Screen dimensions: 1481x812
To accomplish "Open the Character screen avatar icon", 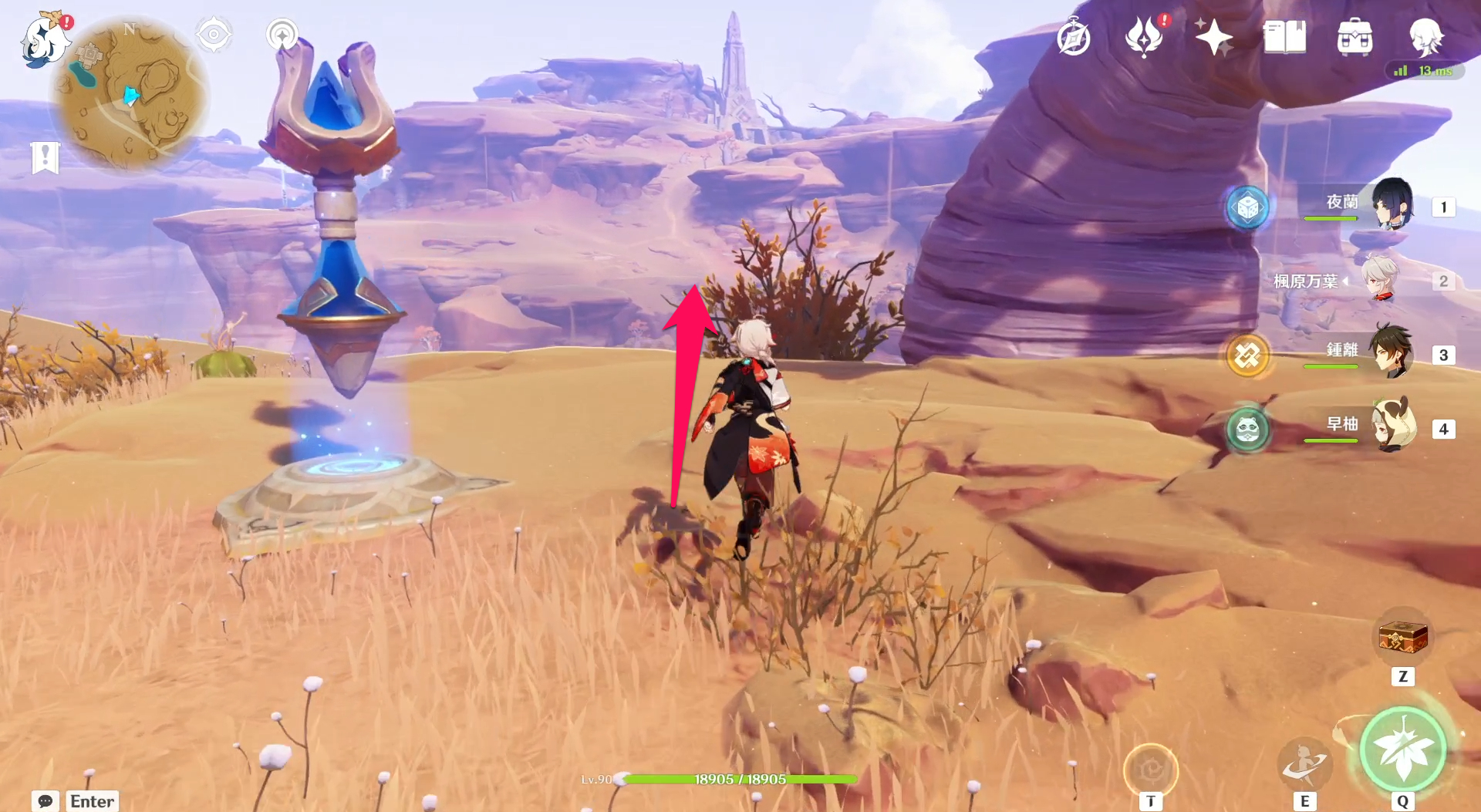I will pos(1429,35).
